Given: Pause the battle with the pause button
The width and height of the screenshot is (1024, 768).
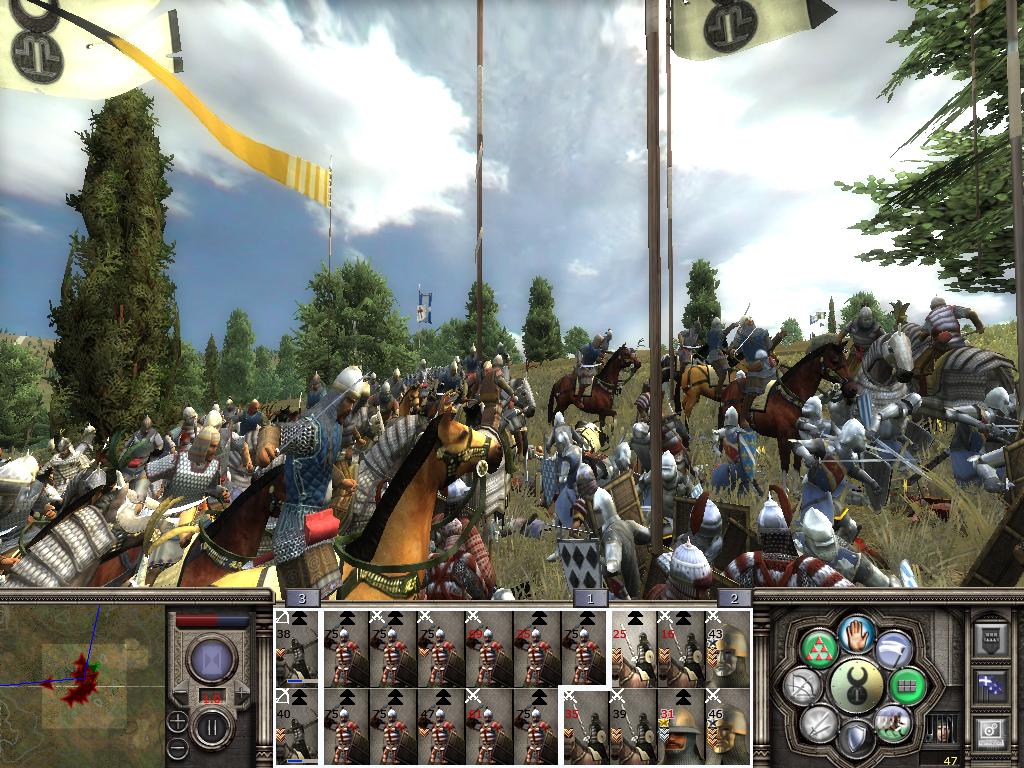Looking at the screenshot, I should (x=212, y=727).
